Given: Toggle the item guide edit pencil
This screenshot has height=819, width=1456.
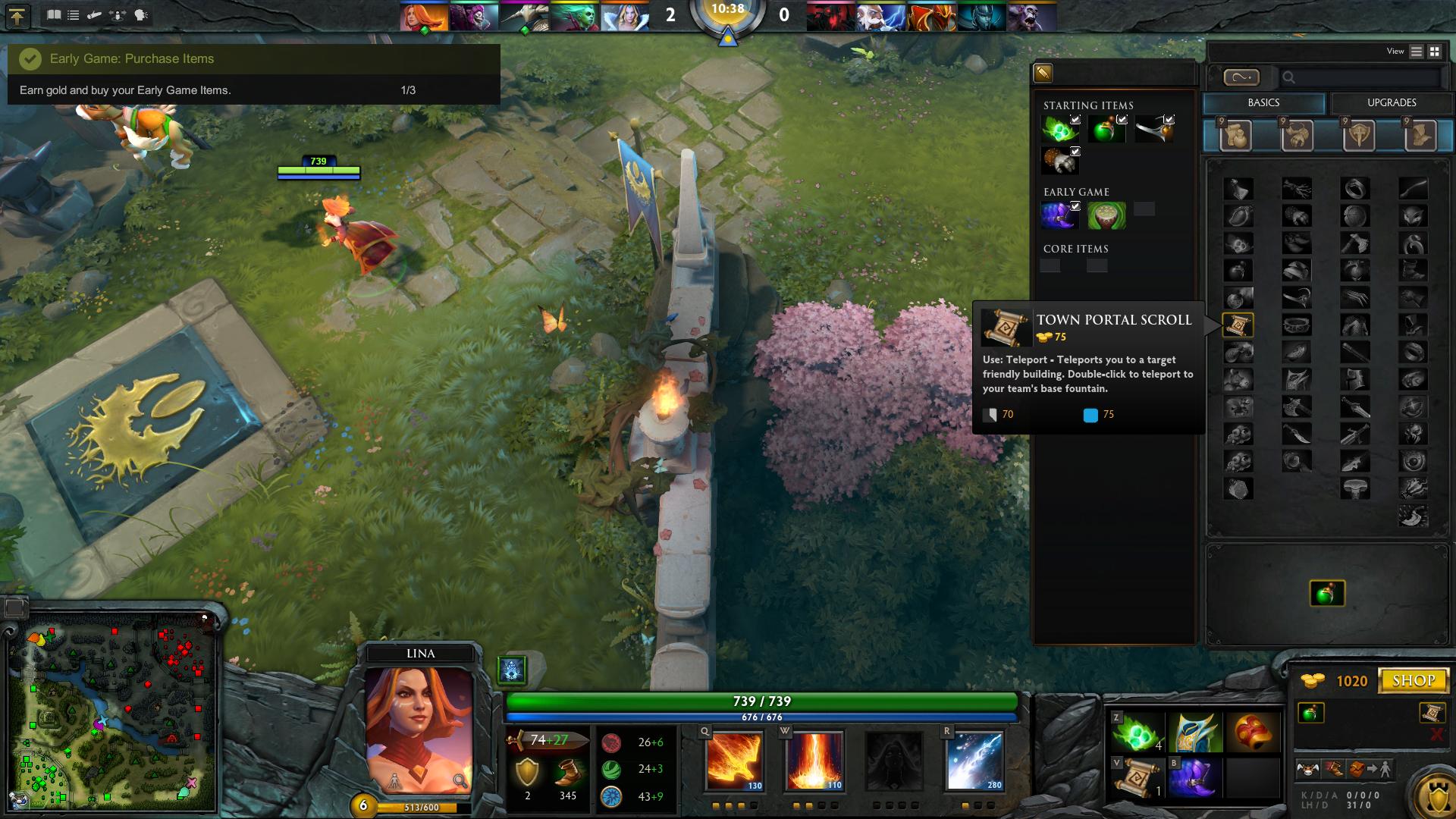Looking at the screenshot, I should pyautogui.click(x=1043, y=73).
